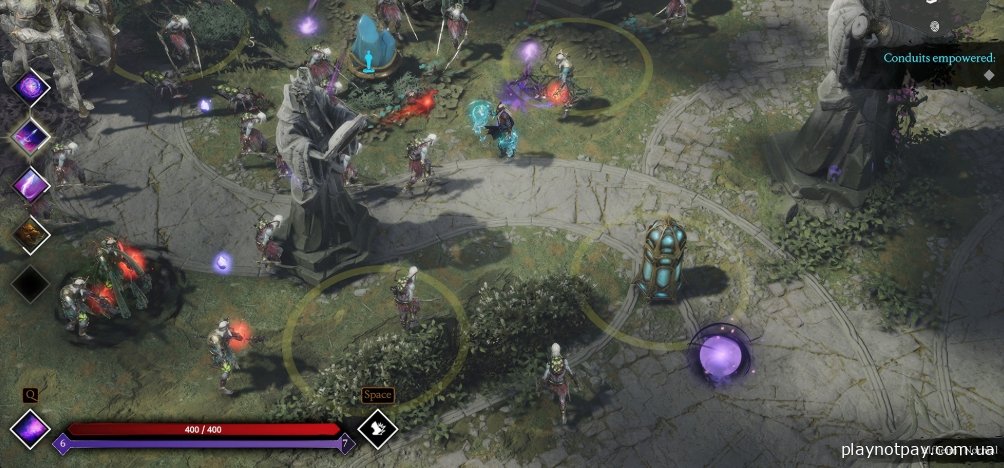
Task: Click the empty black diamond ability slot
Action: click(x=31, y=283)
